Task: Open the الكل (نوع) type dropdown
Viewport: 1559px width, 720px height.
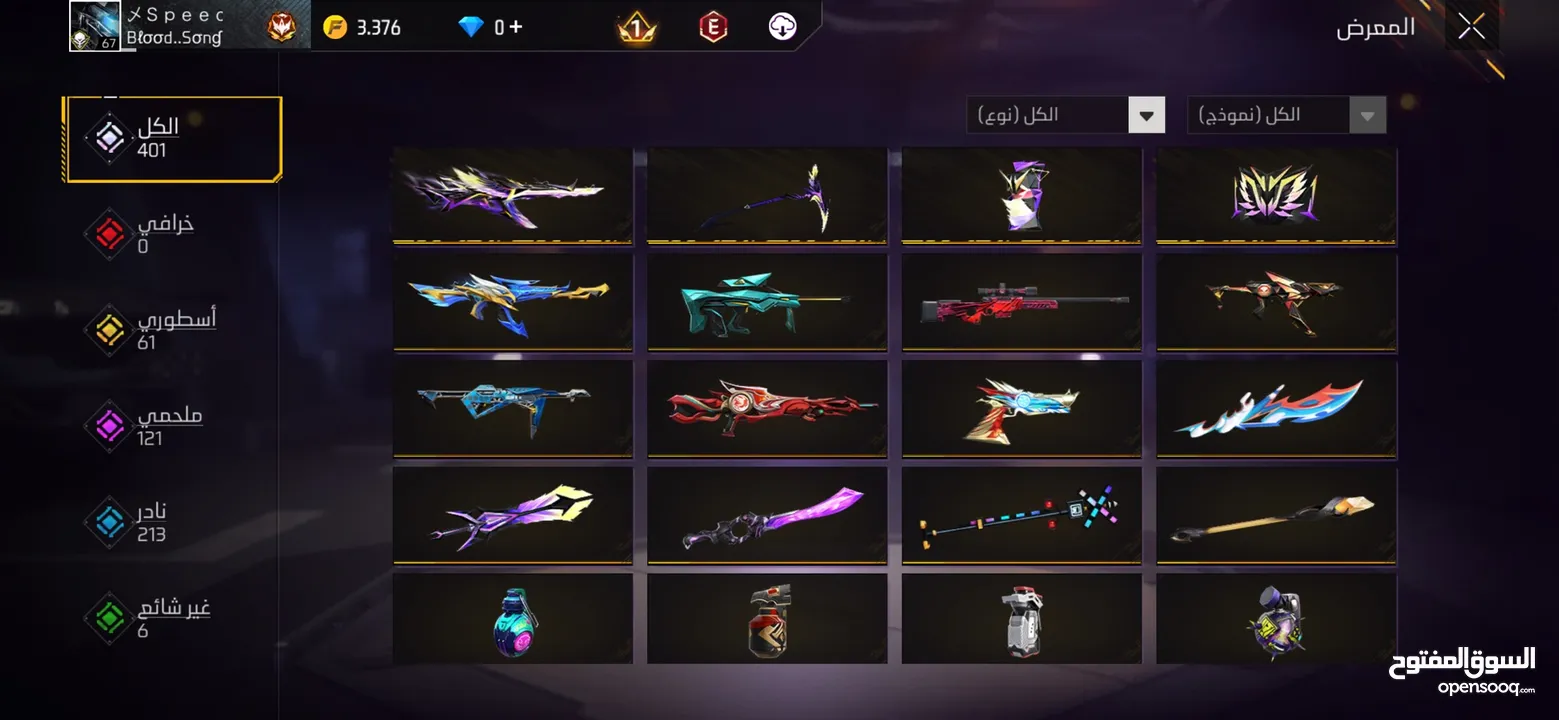Action: pyautogui.click(x=1065, y=115)
